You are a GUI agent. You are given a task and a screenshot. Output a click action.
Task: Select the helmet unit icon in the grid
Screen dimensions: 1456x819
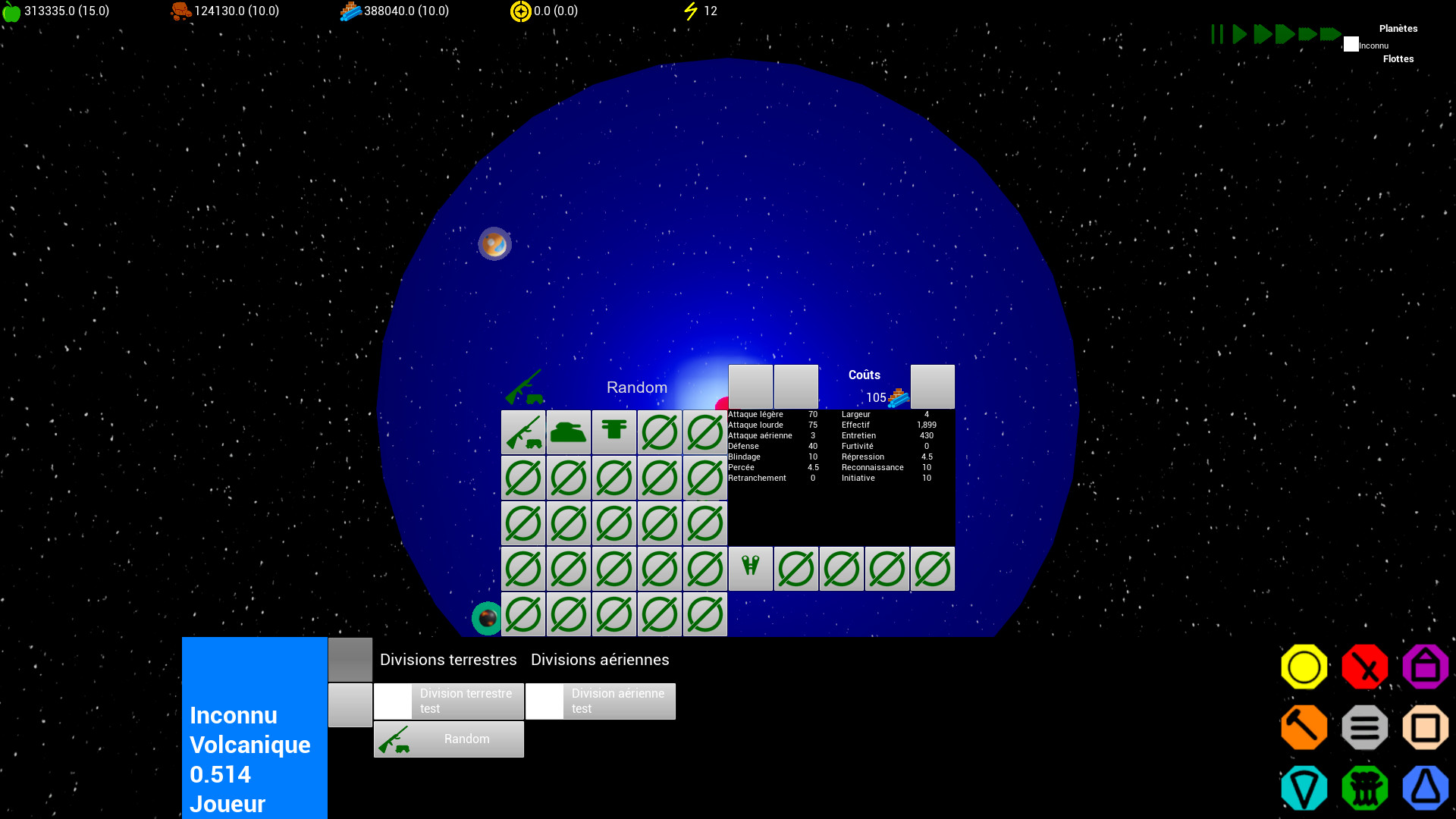click(x=613, y=432)
